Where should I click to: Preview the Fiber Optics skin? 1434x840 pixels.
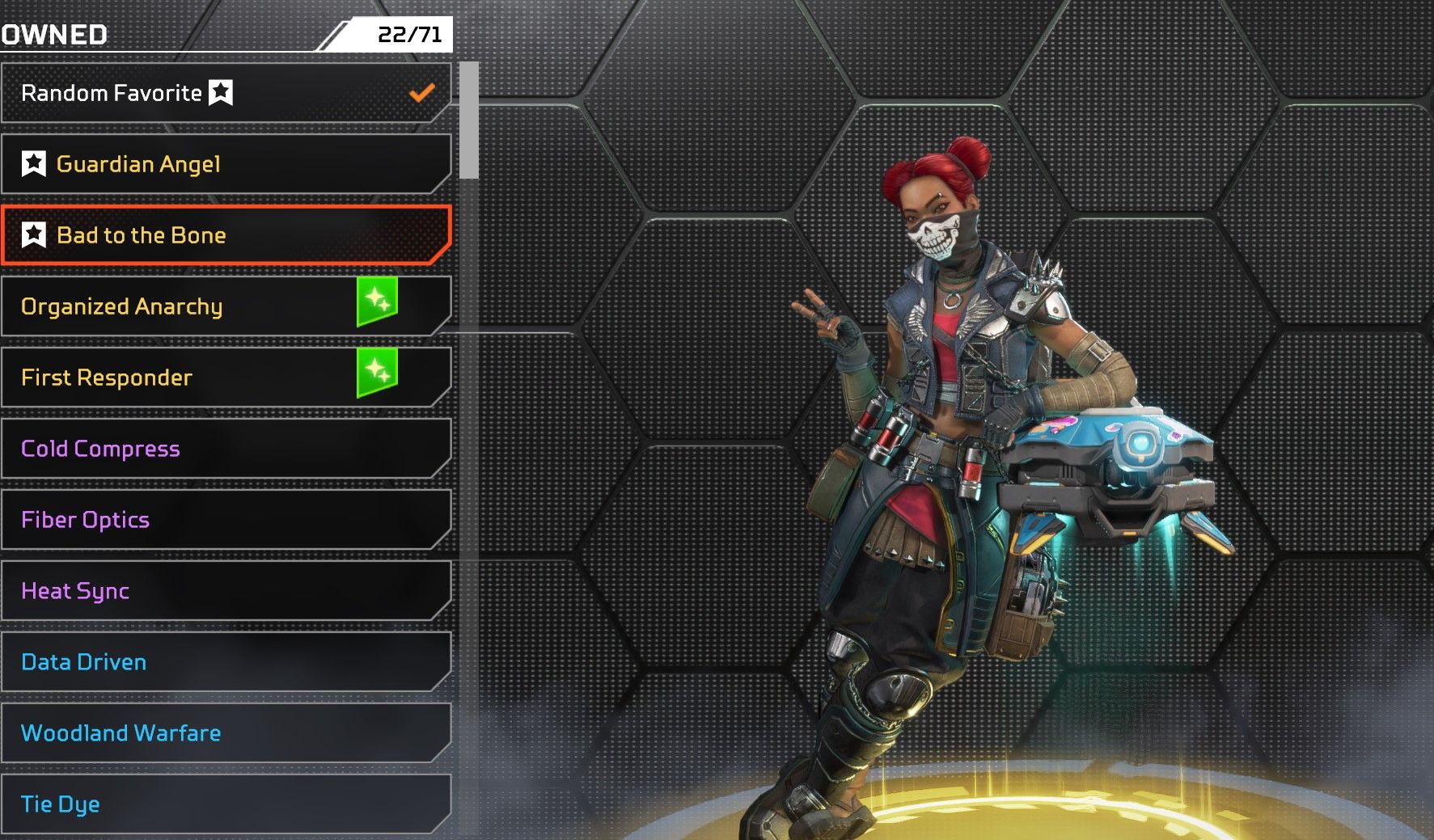point(225,520)
